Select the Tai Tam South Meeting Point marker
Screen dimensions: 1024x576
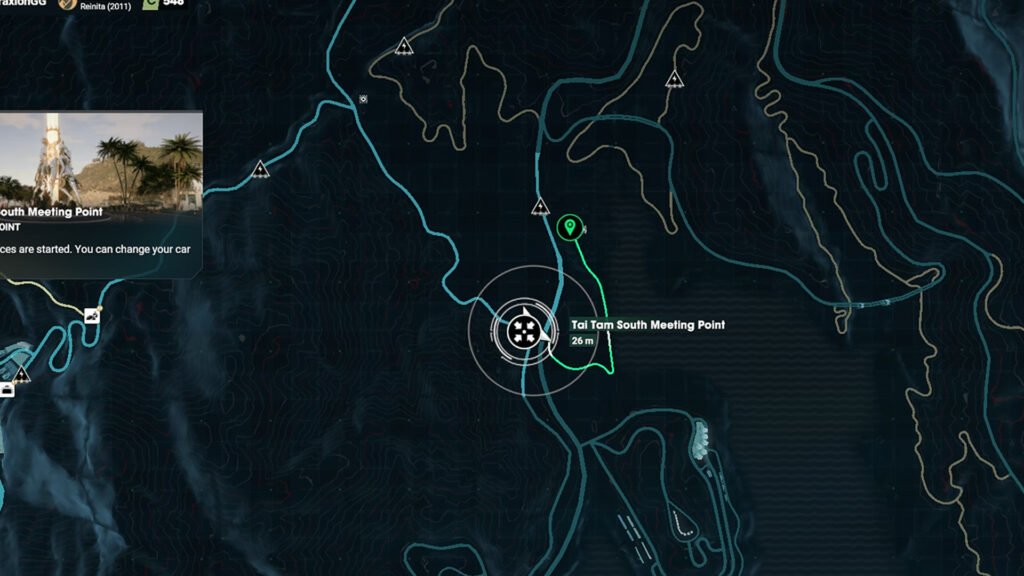pos(520,330)
